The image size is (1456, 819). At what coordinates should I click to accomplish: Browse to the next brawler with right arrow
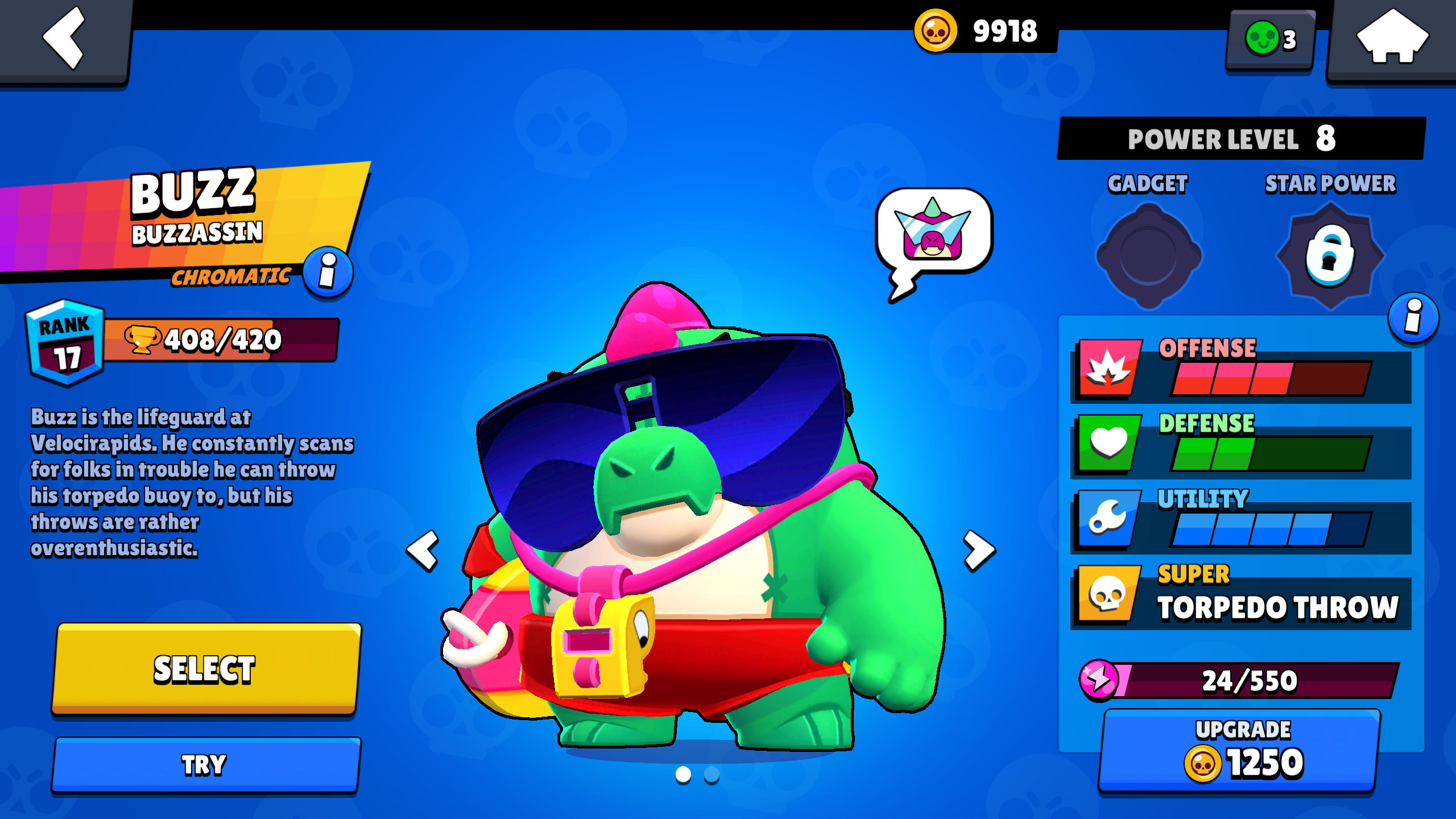978,550
